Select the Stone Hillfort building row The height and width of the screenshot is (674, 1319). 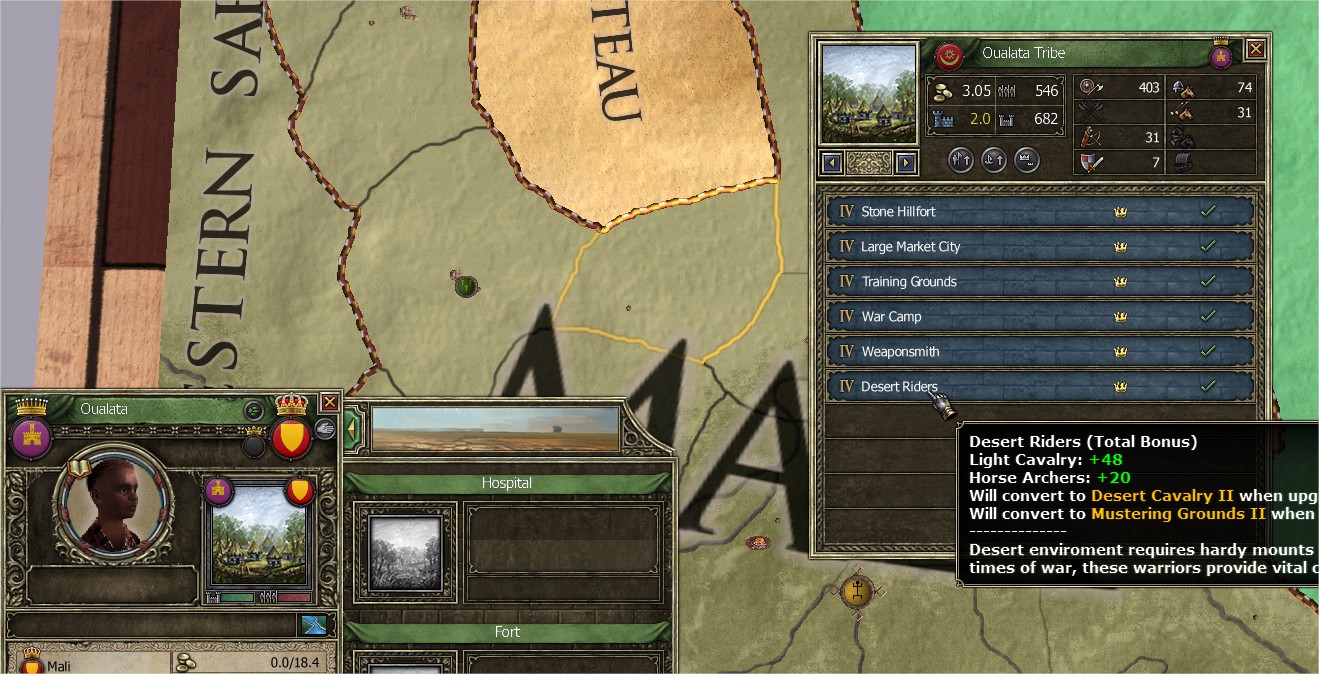[1040, 212]
